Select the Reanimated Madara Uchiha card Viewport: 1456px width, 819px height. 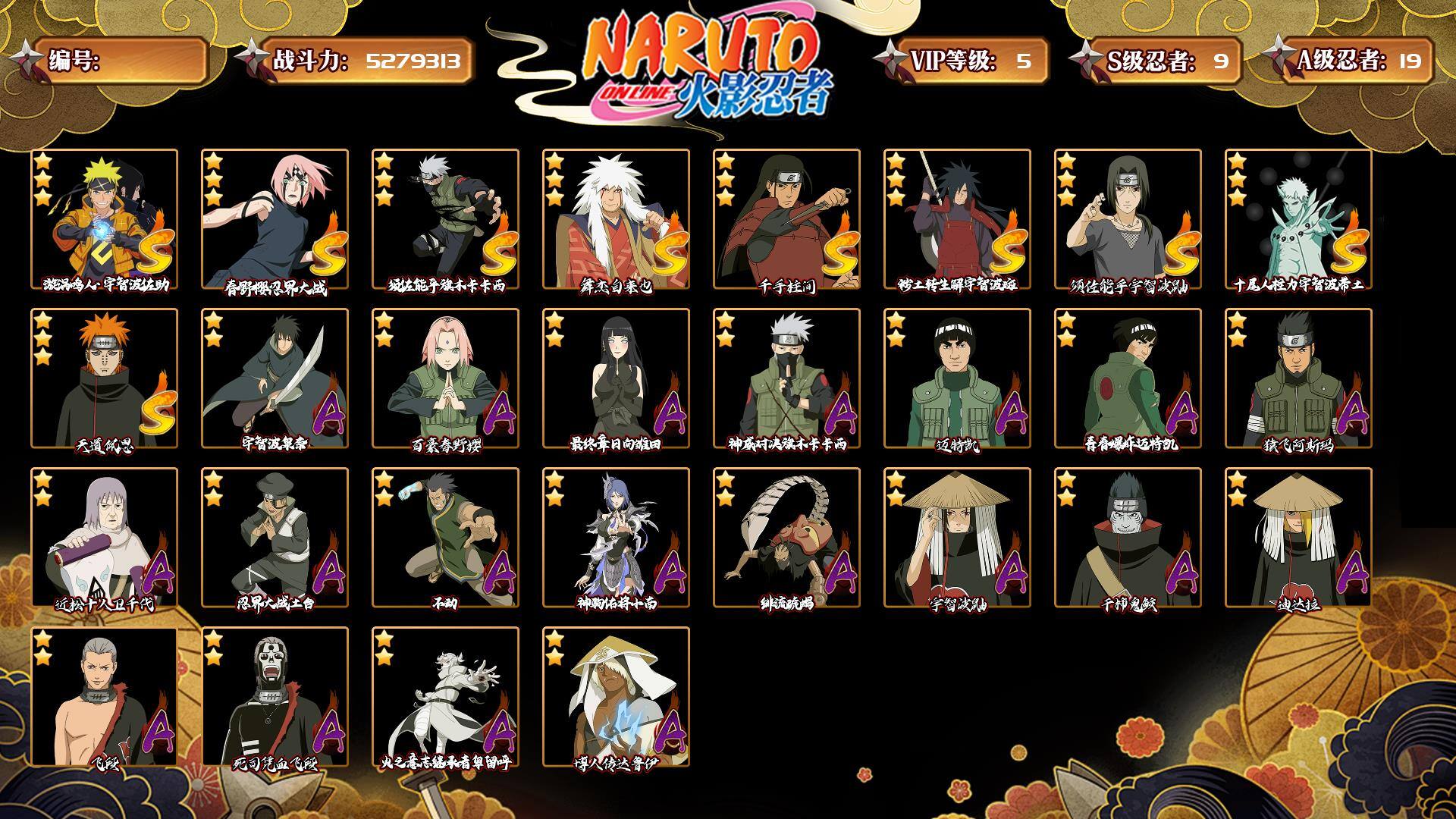957,219
